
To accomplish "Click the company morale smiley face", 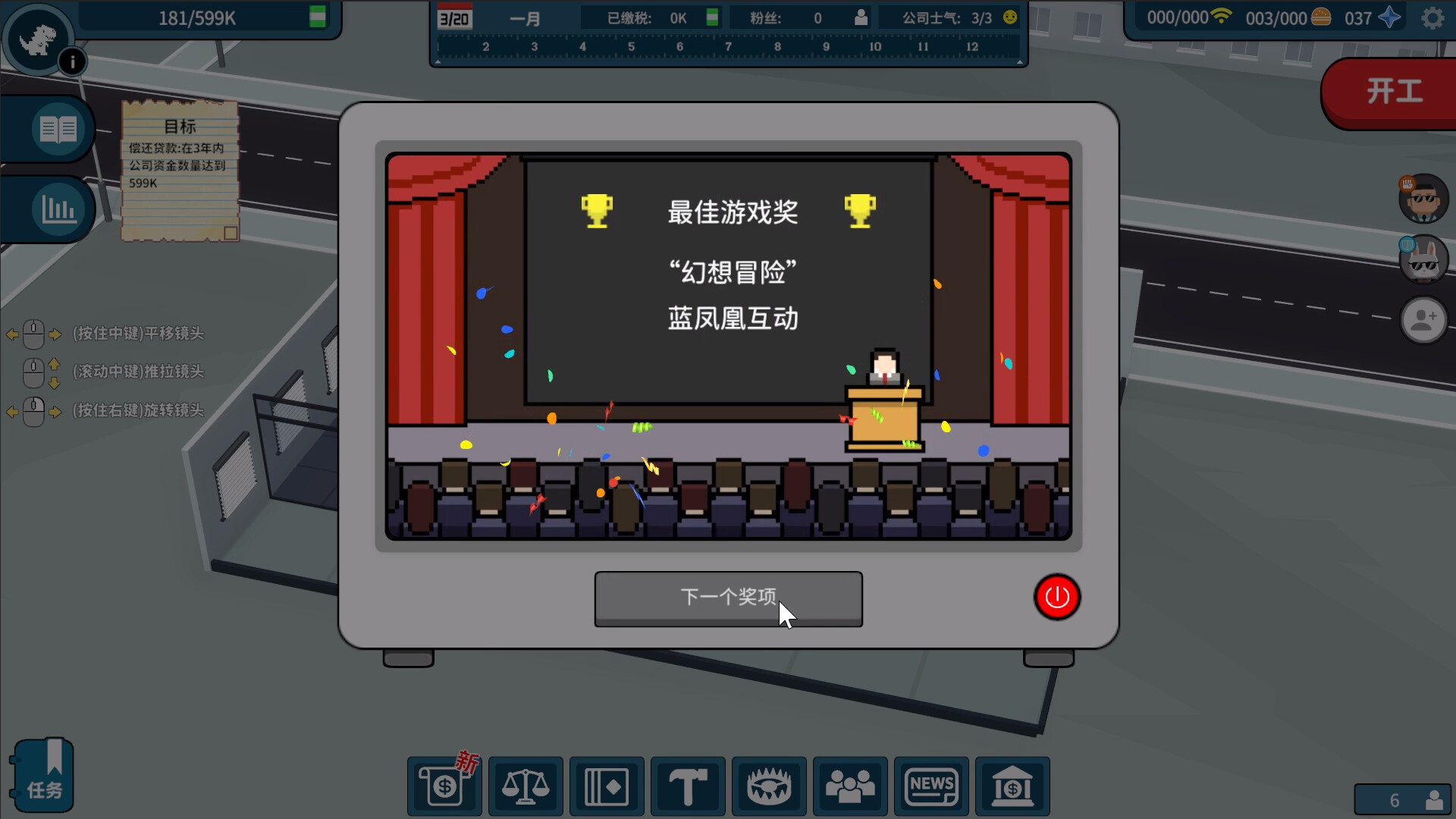I will click(x=1009, y=17).
